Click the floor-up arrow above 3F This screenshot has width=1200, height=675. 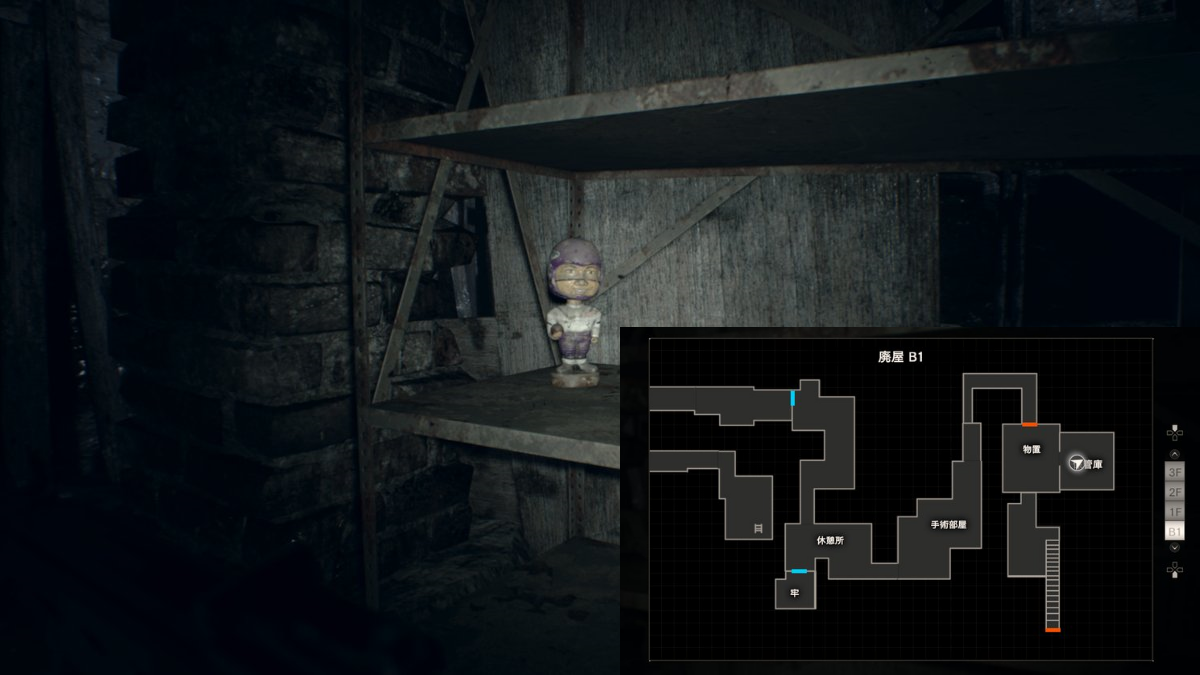pos(1175,454)
